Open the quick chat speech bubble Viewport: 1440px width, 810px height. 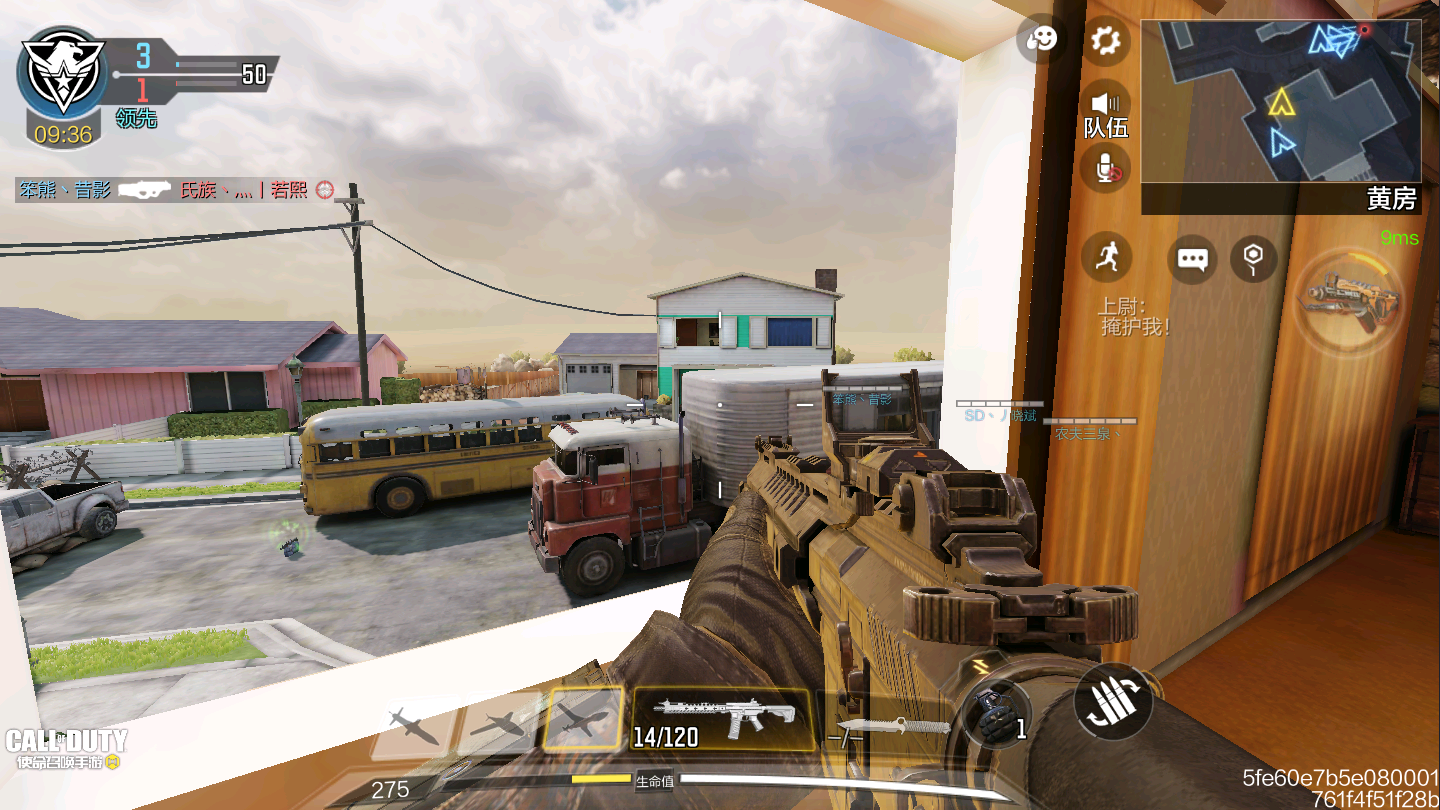pos(1192,259)
